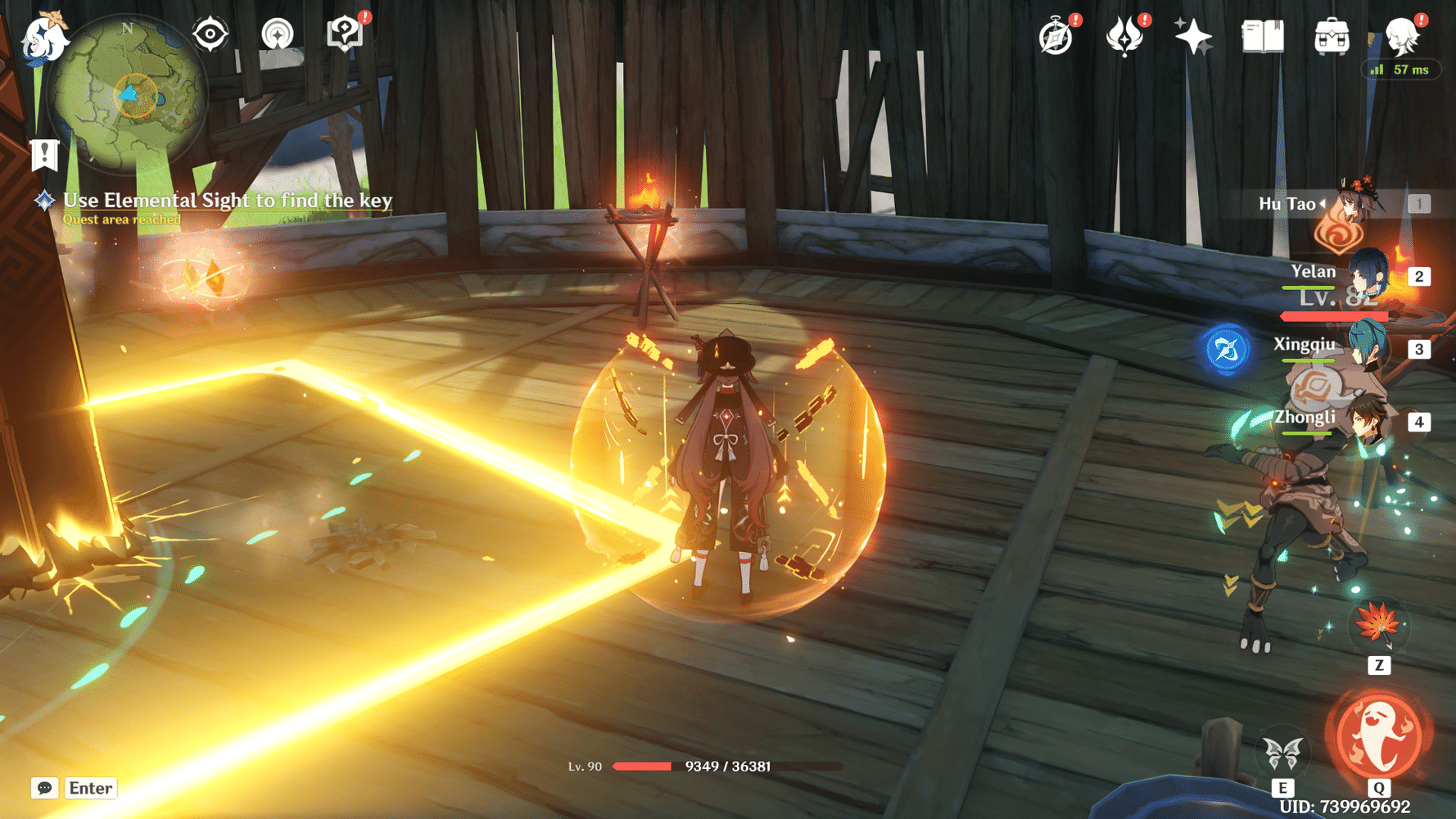Screen dimensions: 1456x819
Task: Open the Battle Pass icon
Action: pyautogui.click(x=1124, y=37)
